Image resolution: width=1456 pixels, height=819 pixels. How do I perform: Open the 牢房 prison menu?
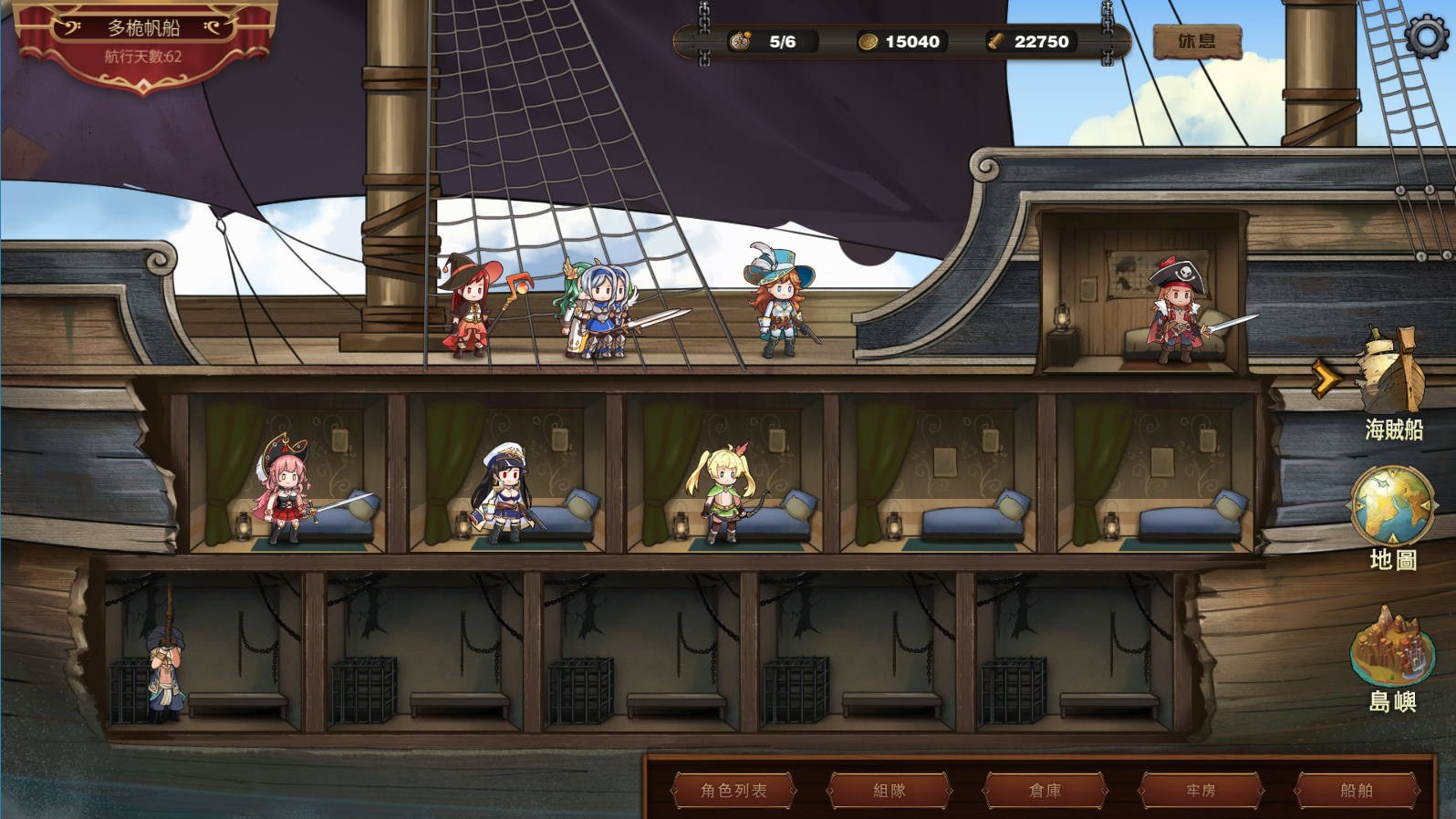point(1201,790)
